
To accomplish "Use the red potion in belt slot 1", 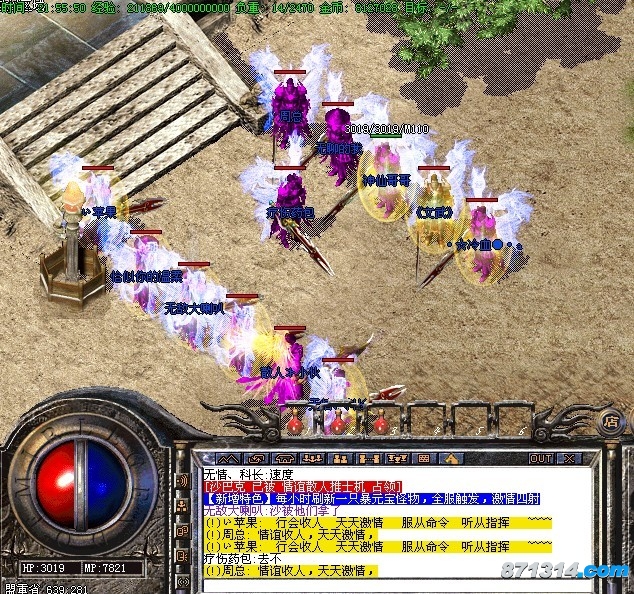I will (x=296, y=424).
